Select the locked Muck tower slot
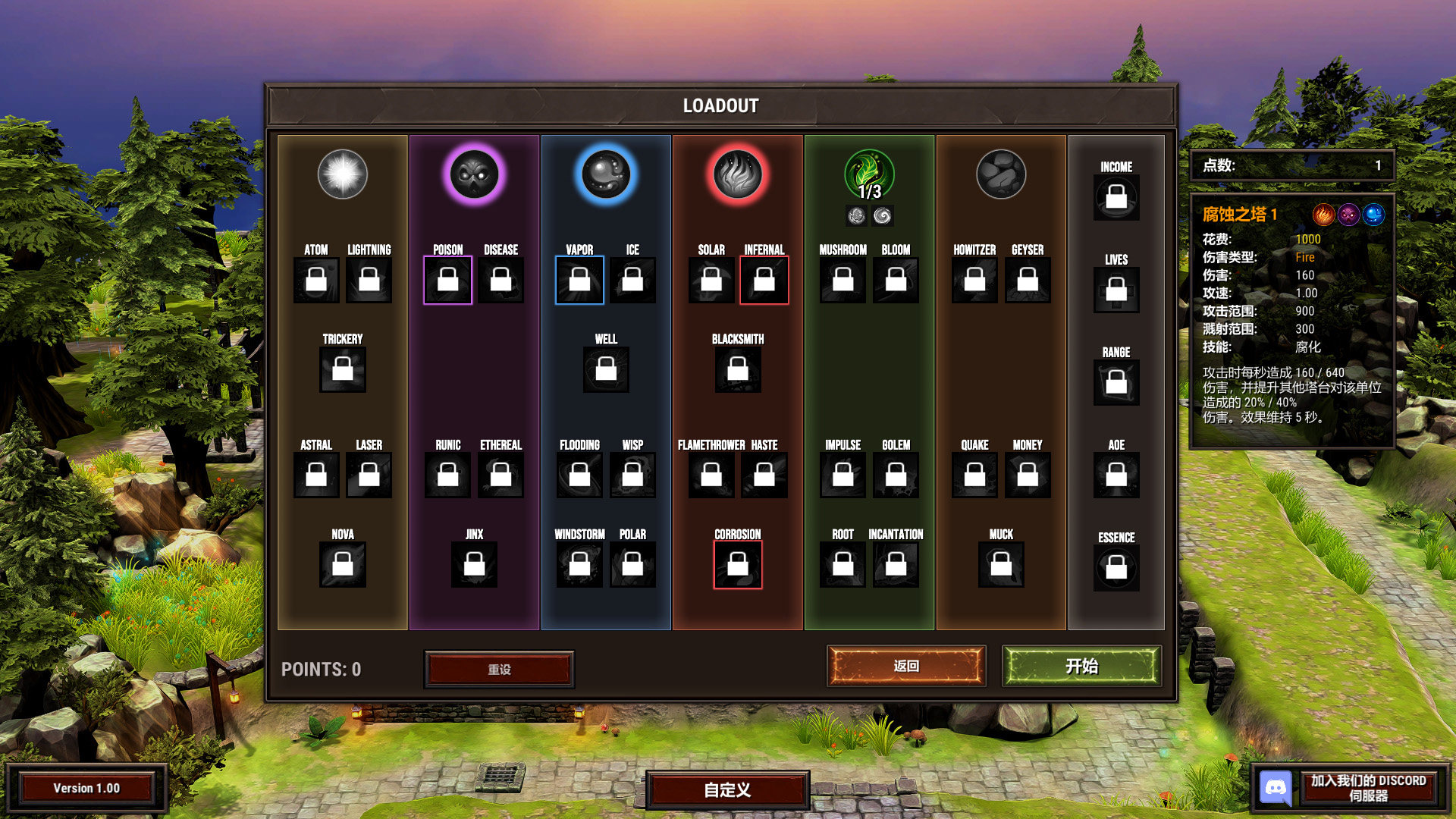The width and height of the screenshot is (1456, 819). (1001, 565)
